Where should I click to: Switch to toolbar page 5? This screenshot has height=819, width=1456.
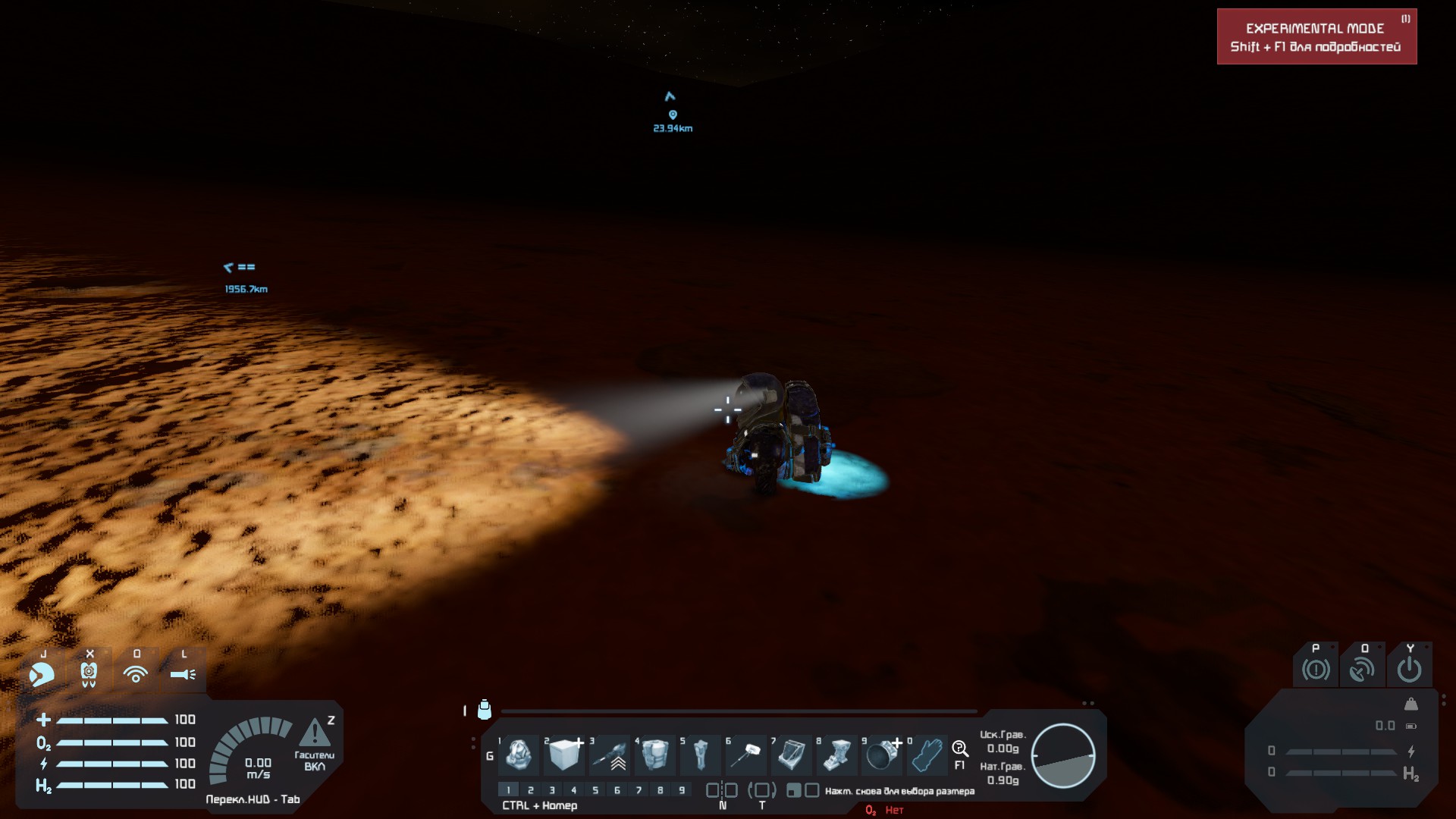pyautogui.click(x=595, y=790)
